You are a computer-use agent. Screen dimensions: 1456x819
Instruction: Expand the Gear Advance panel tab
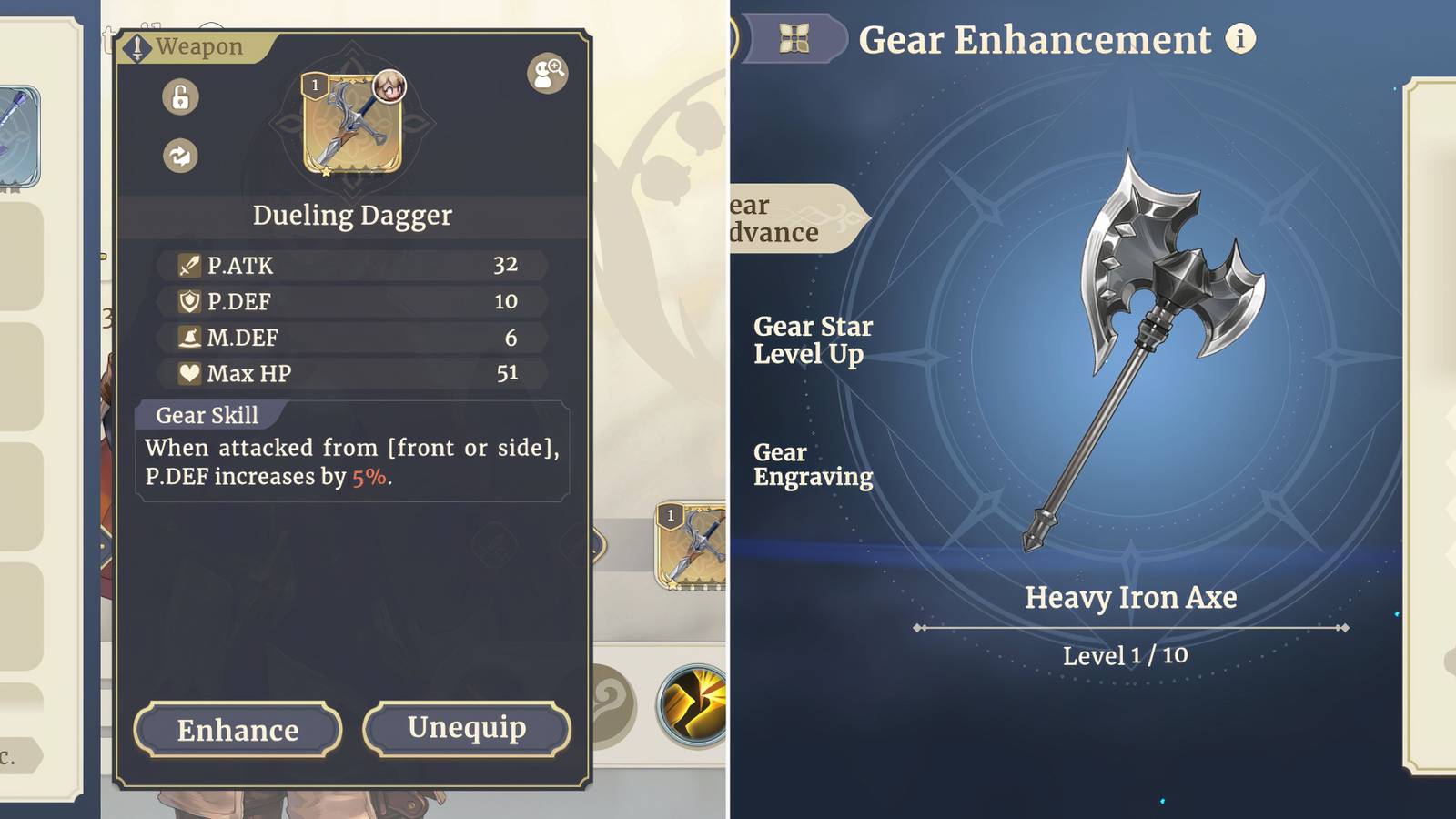tap(784, 218)
